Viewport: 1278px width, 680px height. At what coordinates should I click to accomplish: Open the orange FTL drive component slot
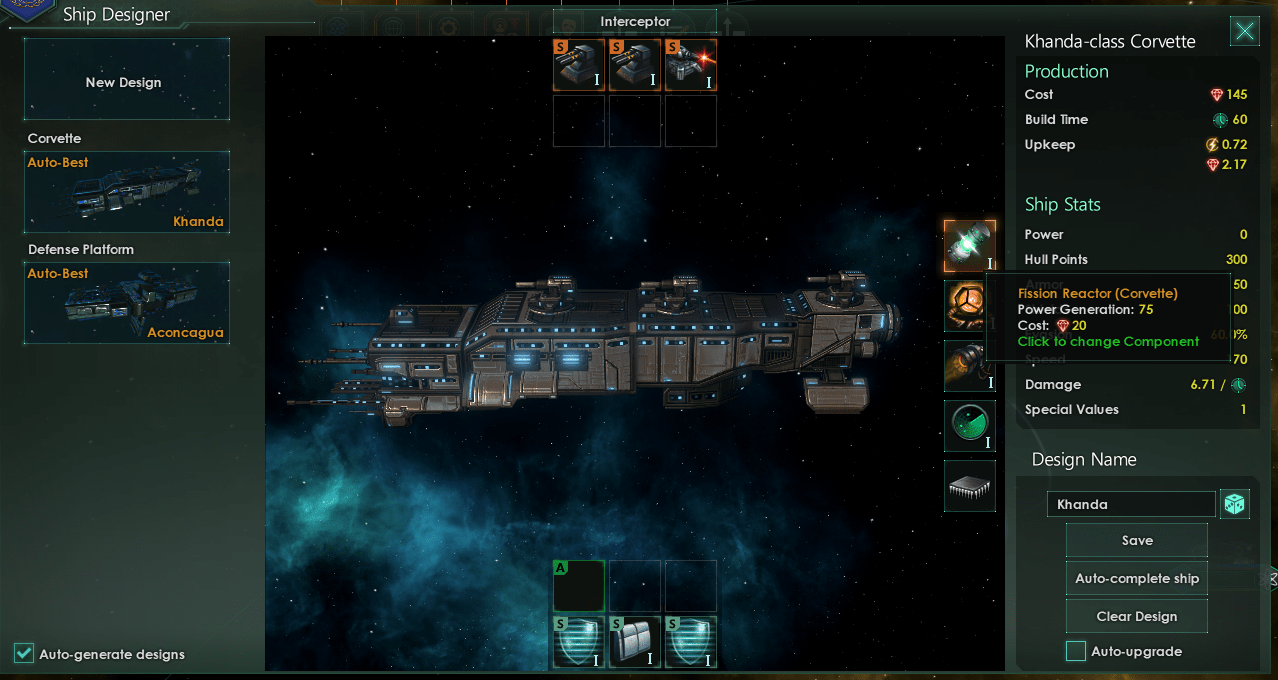pyautogui.click(x=969, y=306)
